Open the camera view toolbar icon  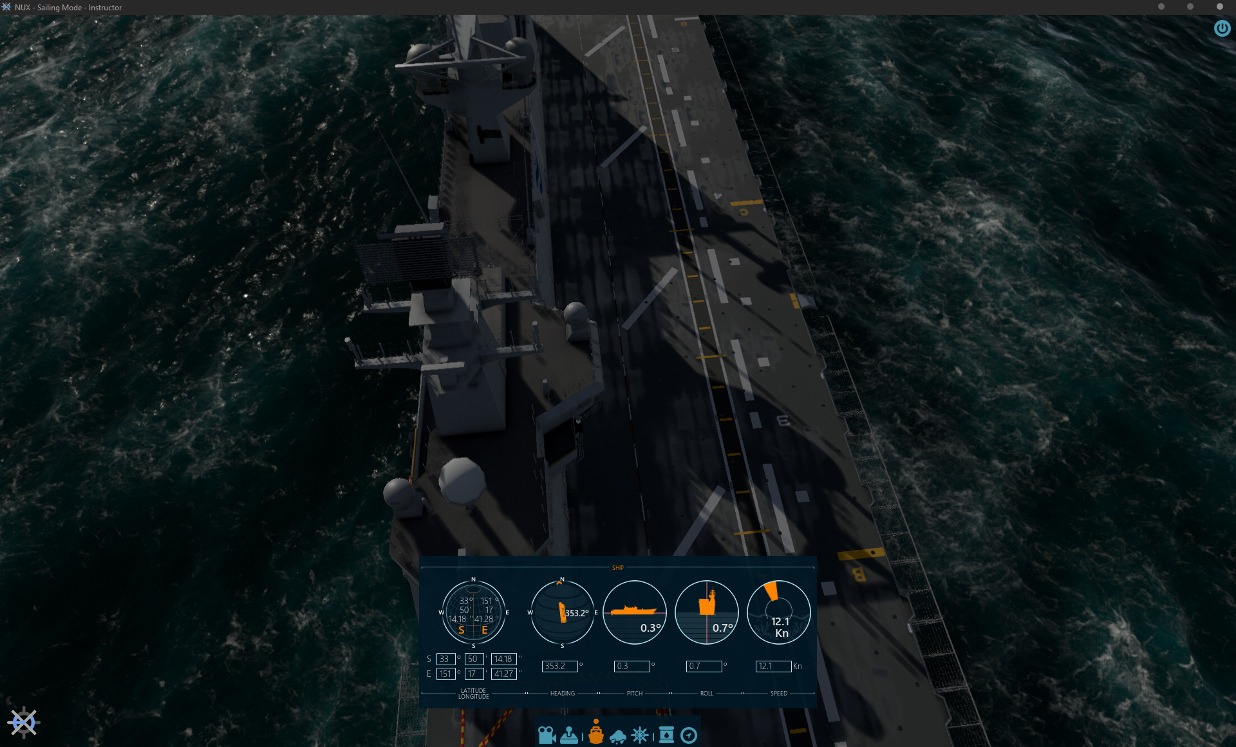(547, 735)
